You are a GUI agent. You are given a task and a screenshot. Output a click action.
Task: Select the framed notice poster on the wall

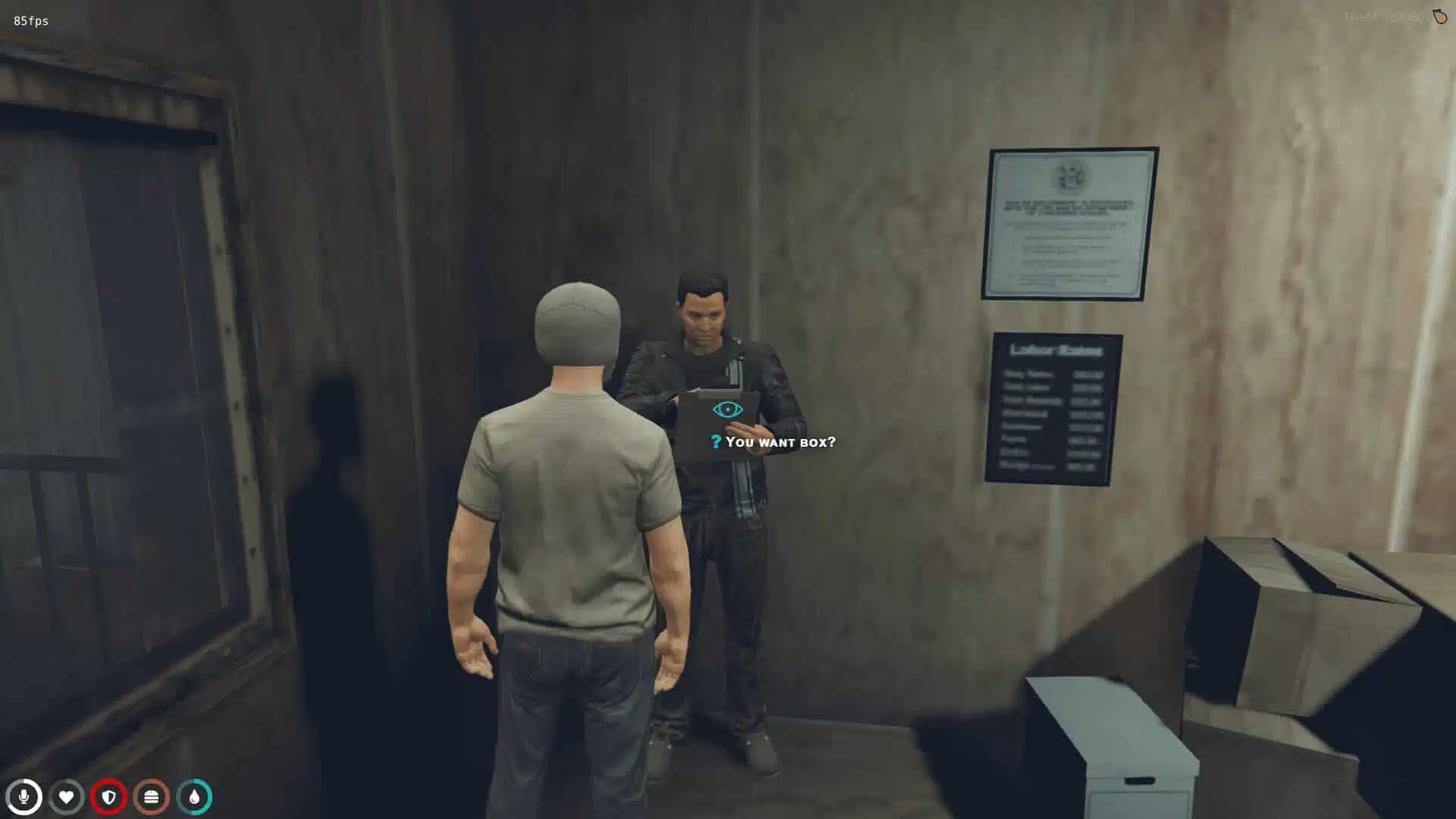1072,221
